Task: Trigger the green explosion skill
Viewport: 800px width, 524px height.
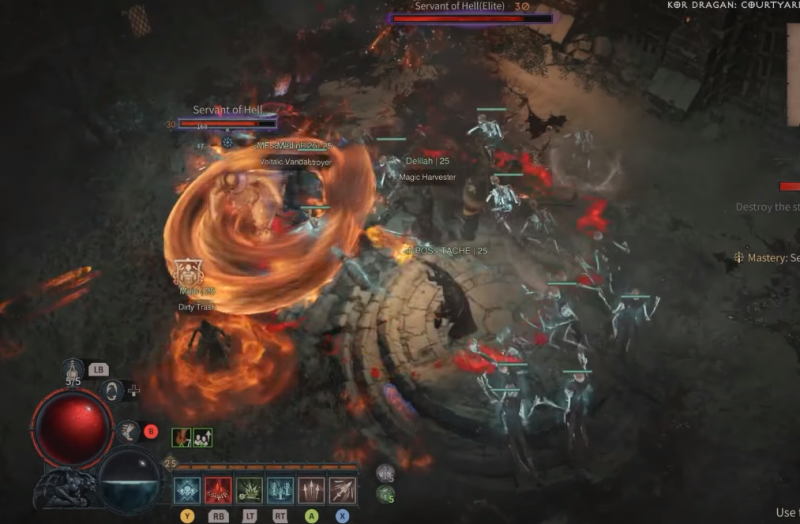Action: point(249,490)
